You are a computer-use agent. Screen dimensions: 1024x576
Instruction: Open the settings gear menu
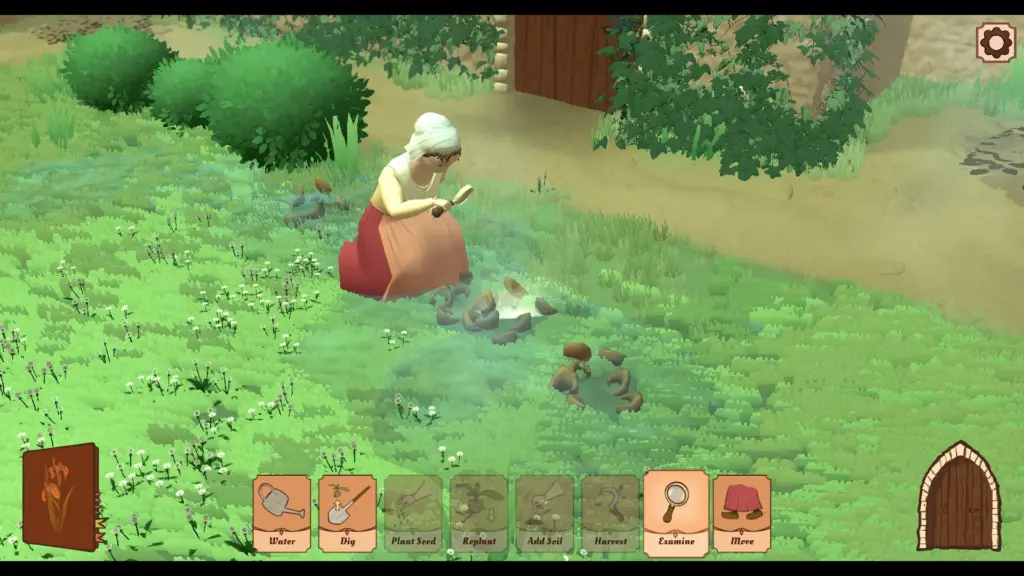[x=995, y=43]
